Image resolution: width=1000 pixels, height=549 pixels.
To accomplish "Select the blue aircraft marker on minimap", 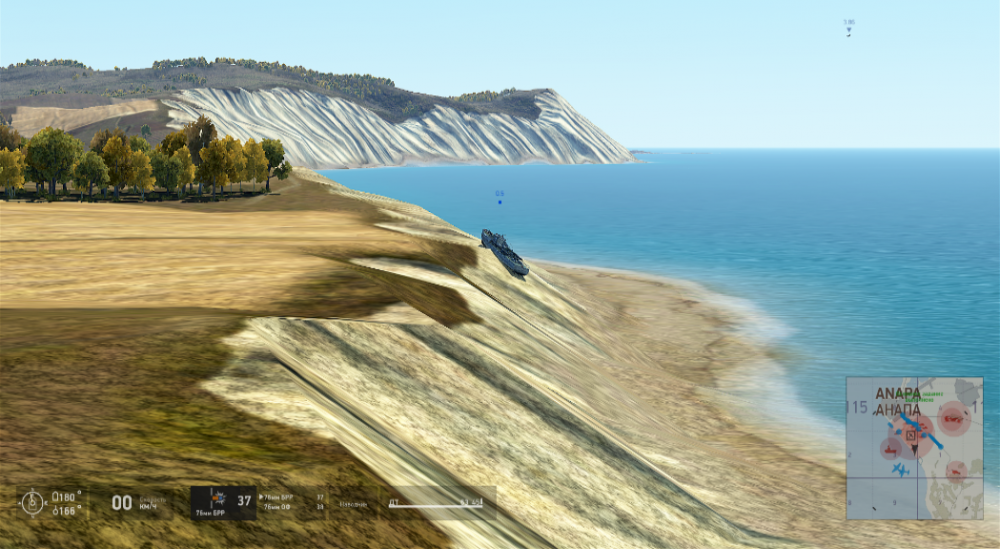I will pos(901,469).
